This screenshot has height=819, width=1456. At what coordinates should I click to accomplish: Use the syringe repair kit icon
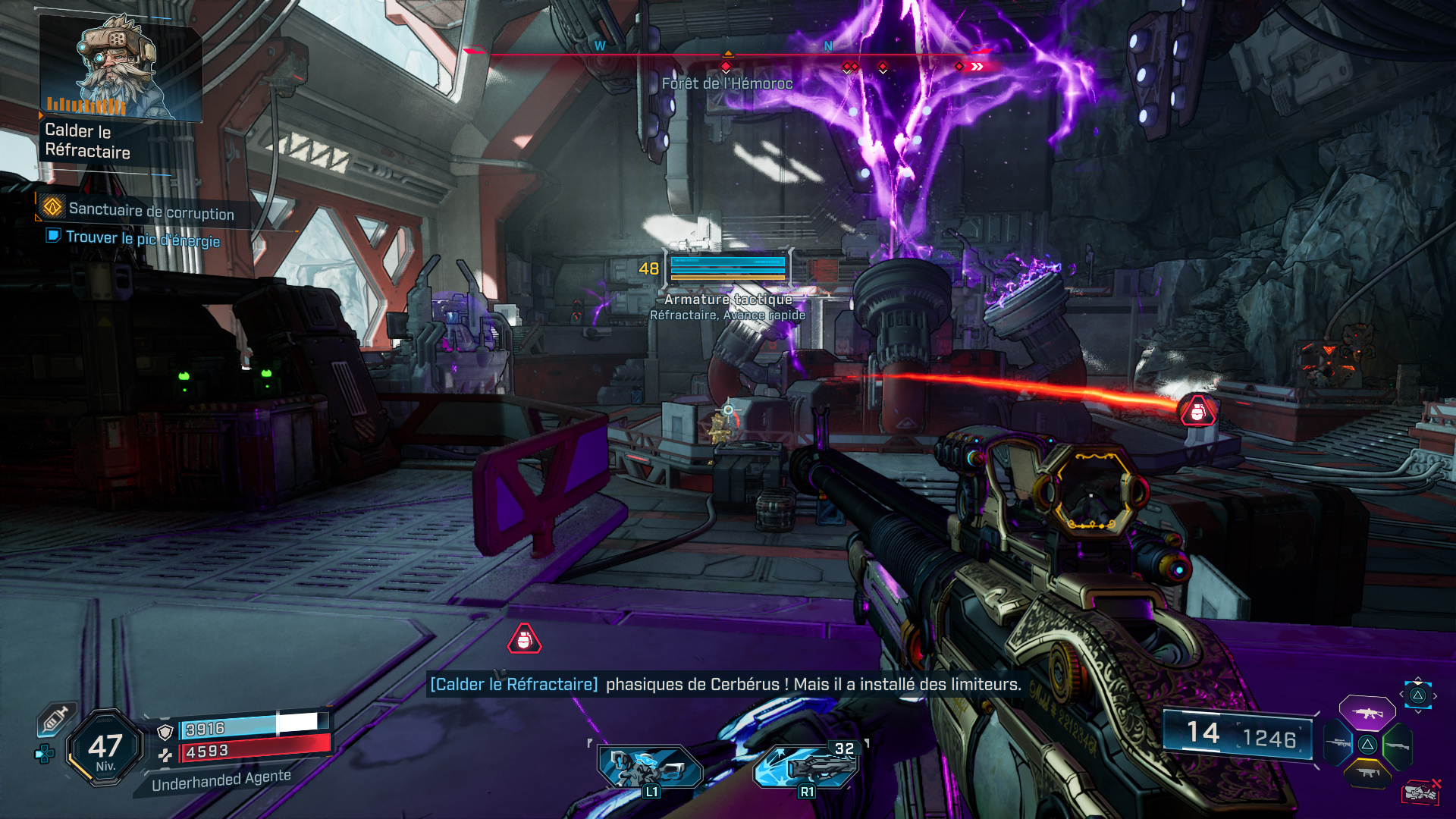(57, 718)
